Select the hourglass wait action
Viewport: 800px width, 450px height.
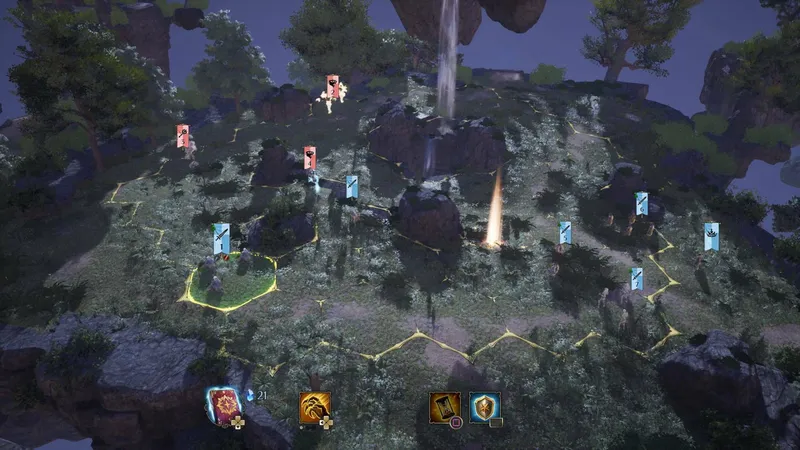tap(445, 406)
